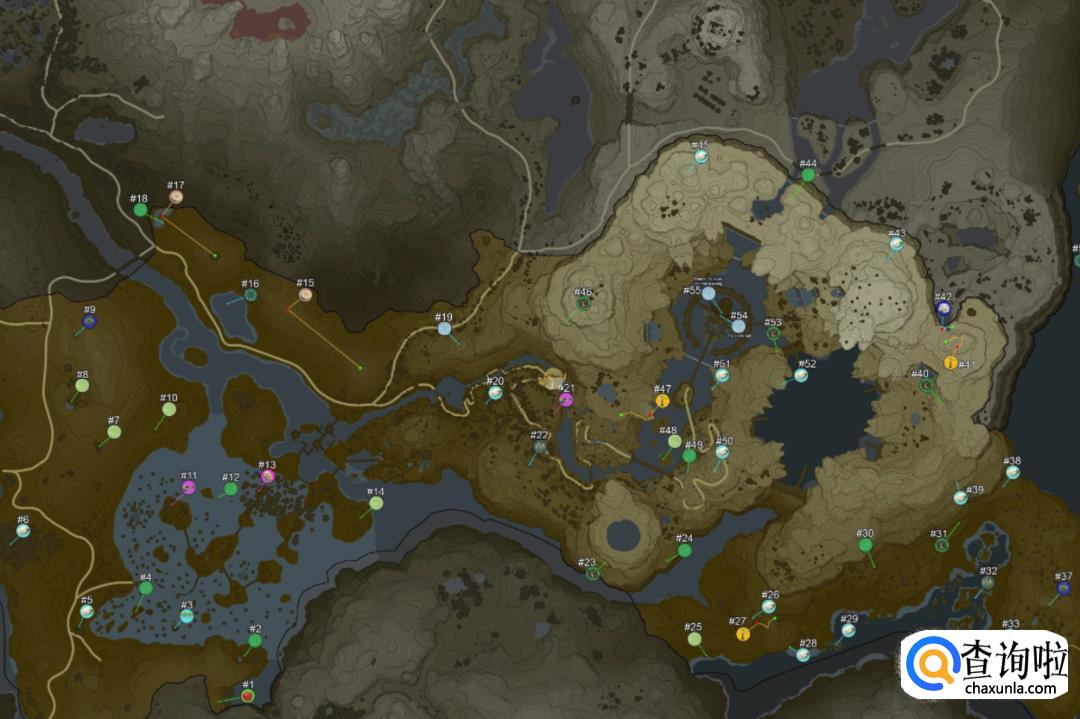Click the green marker #24

point(685,549)
